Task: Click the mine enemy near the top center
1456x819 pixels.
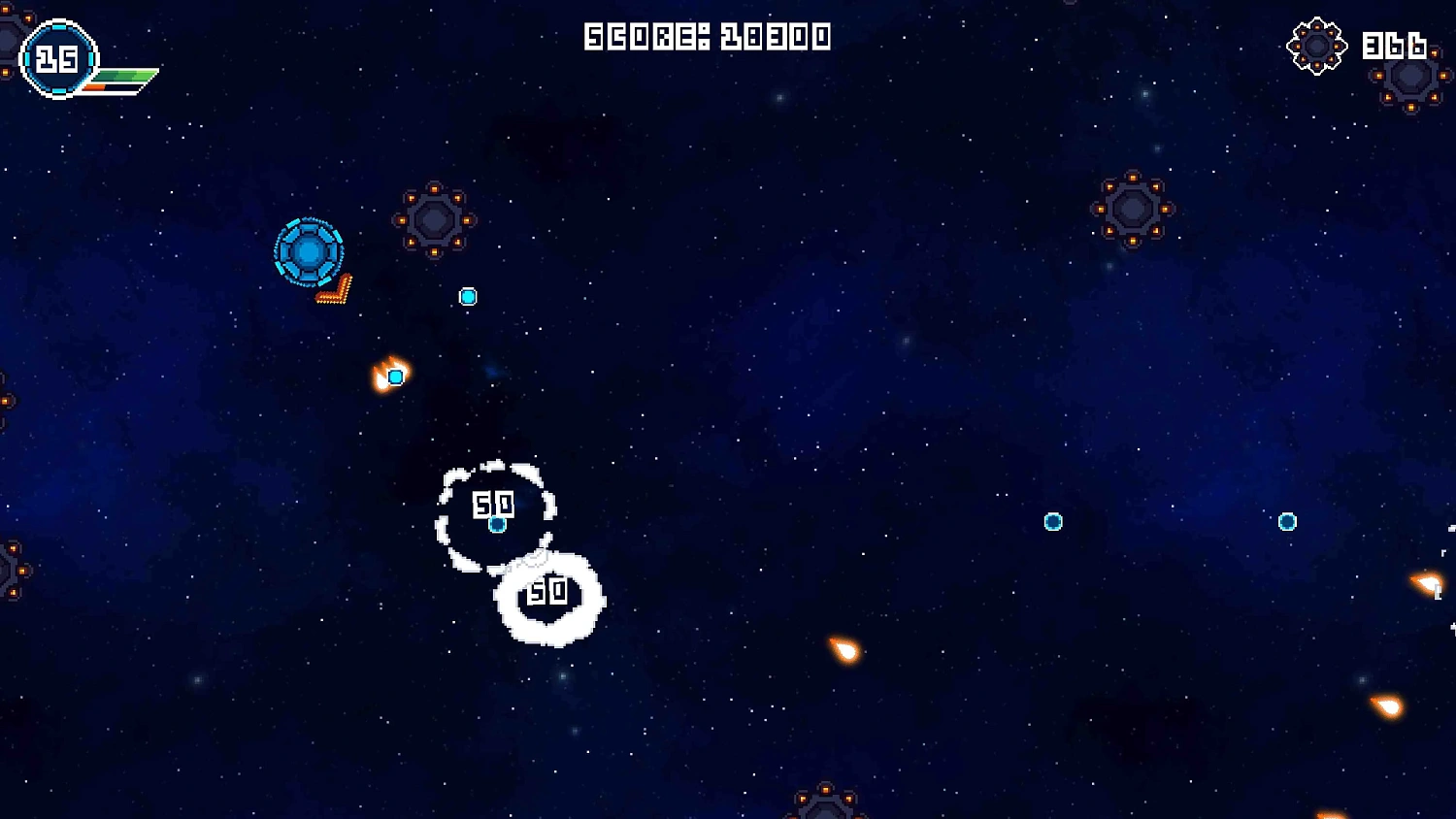Action: tap(434, 221)
